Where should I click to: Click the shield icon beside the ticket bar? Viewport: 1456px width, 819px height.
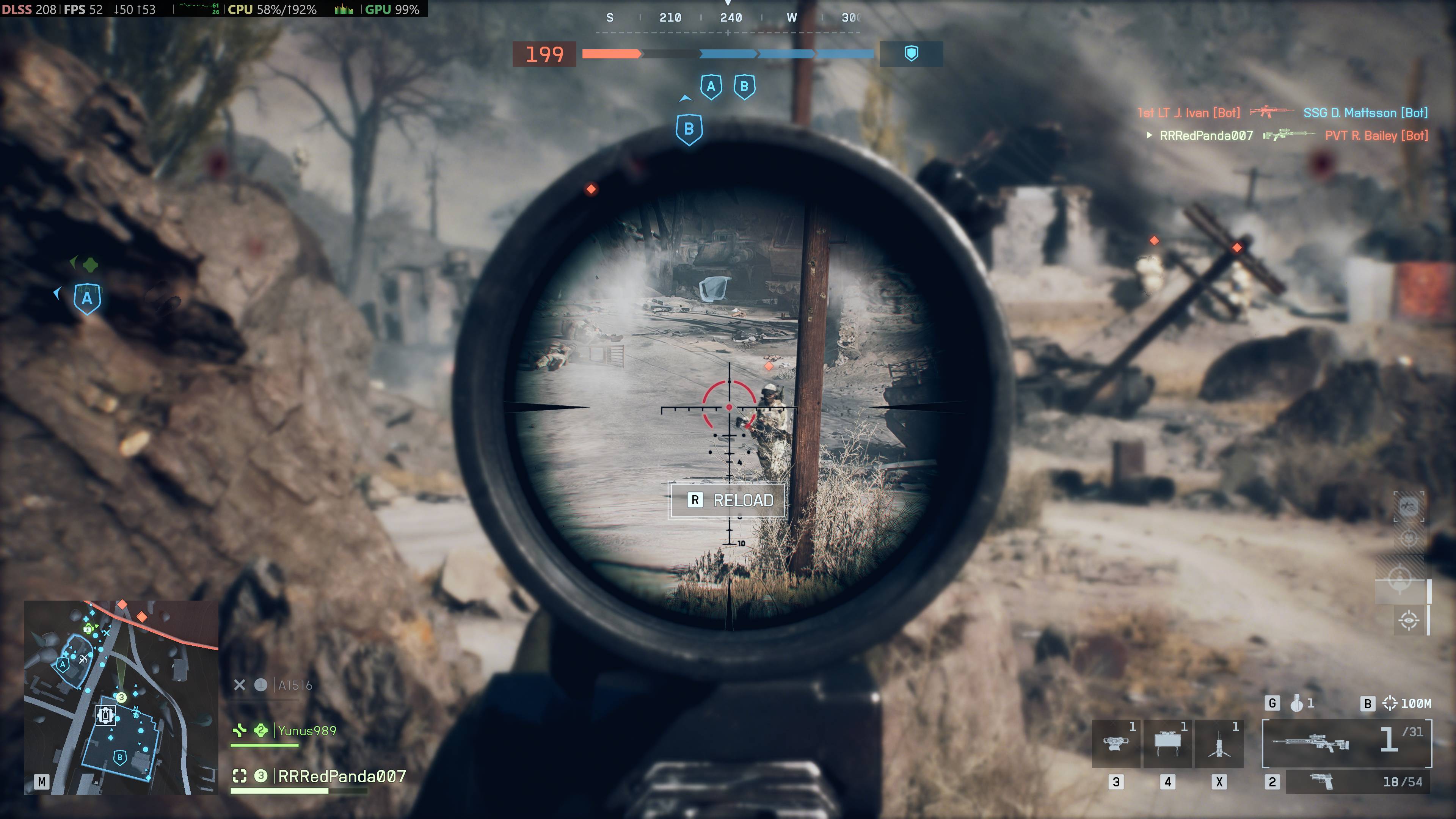[911, 54]
